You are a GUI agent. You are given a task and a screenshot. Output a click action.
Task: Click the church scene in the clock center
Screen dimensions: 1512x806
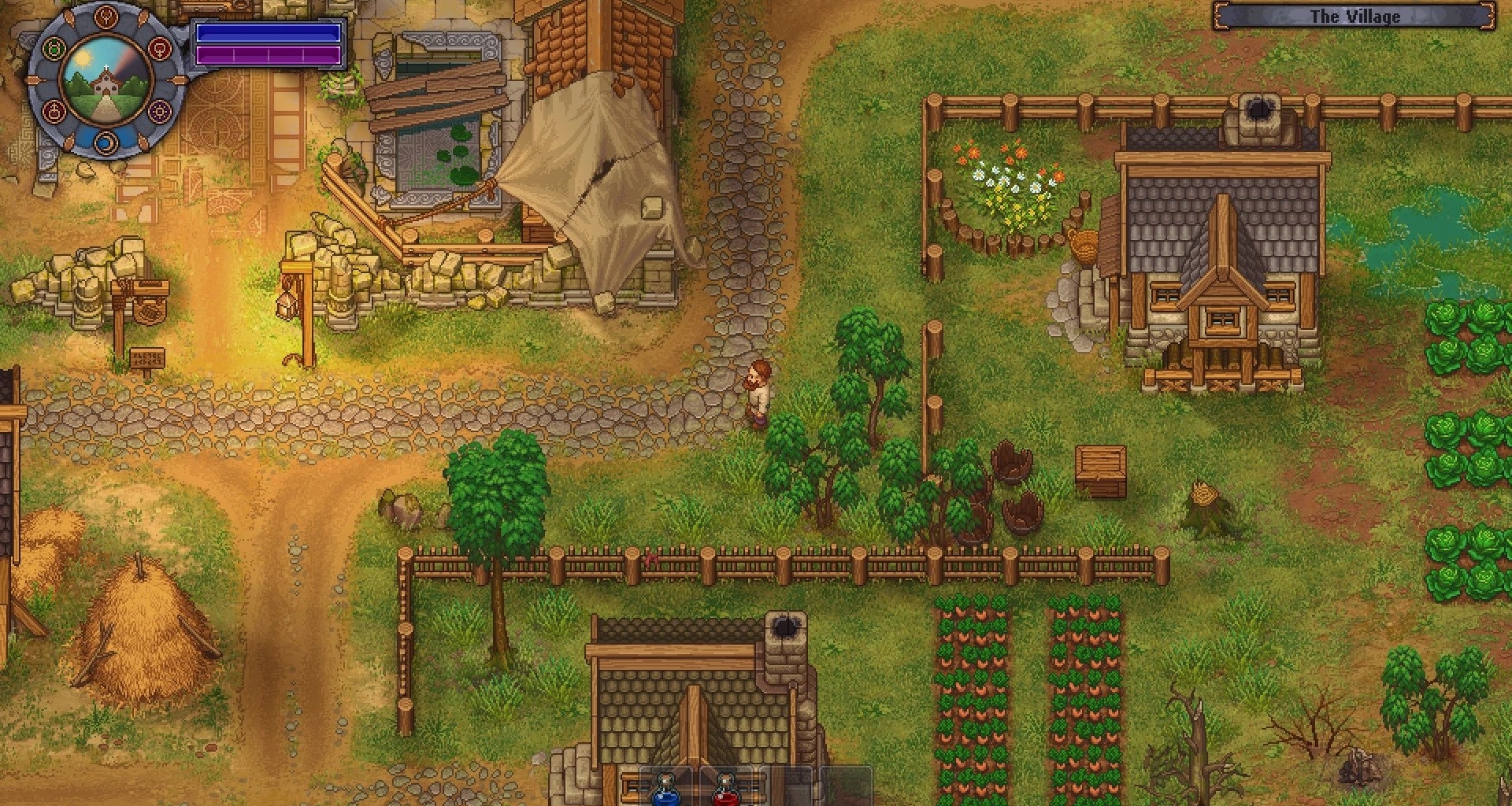pyautogui.click(x=105, y=81)
